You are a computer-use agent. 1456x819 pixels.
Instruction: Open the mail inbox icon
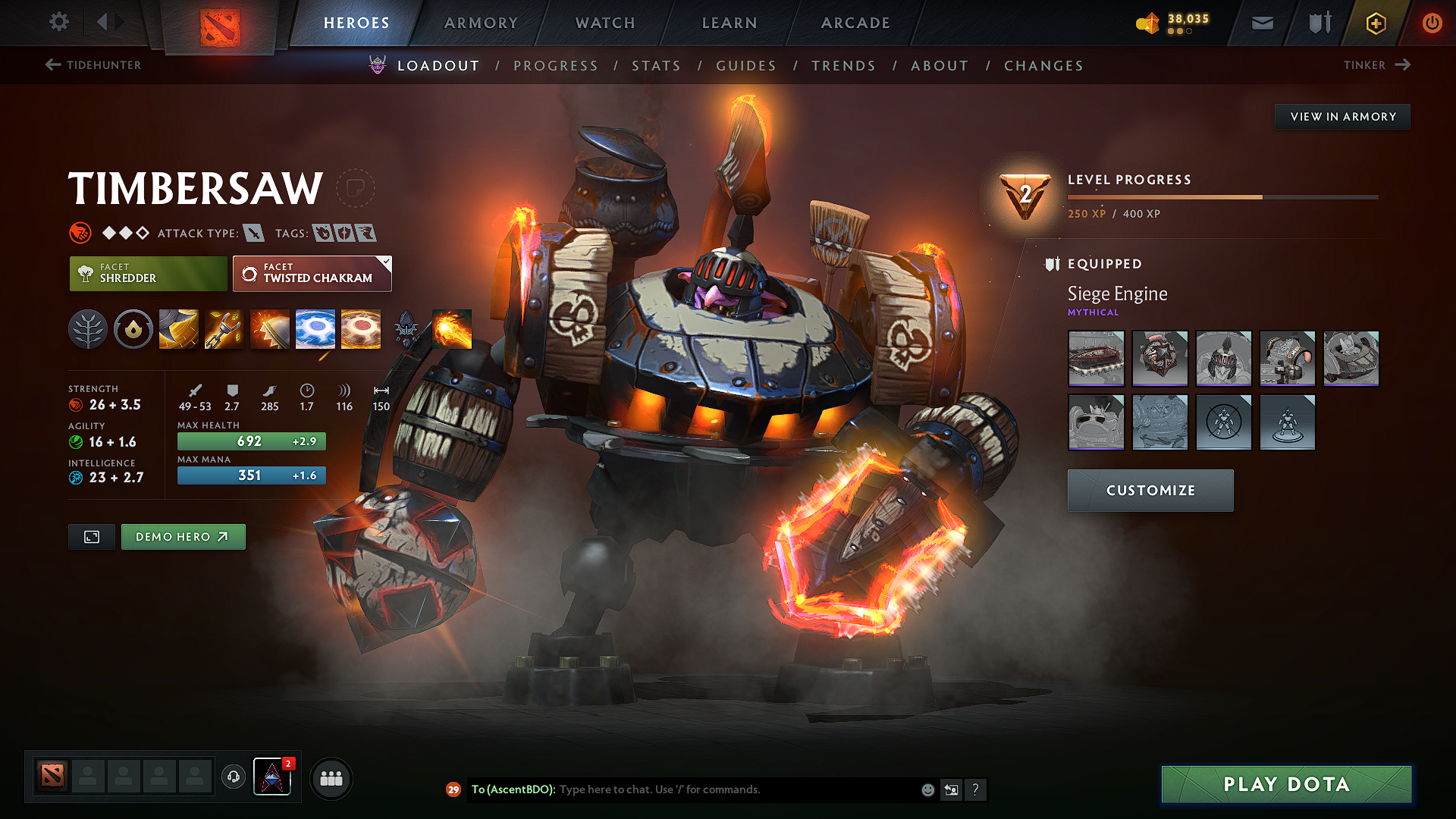pos(1261,23)
